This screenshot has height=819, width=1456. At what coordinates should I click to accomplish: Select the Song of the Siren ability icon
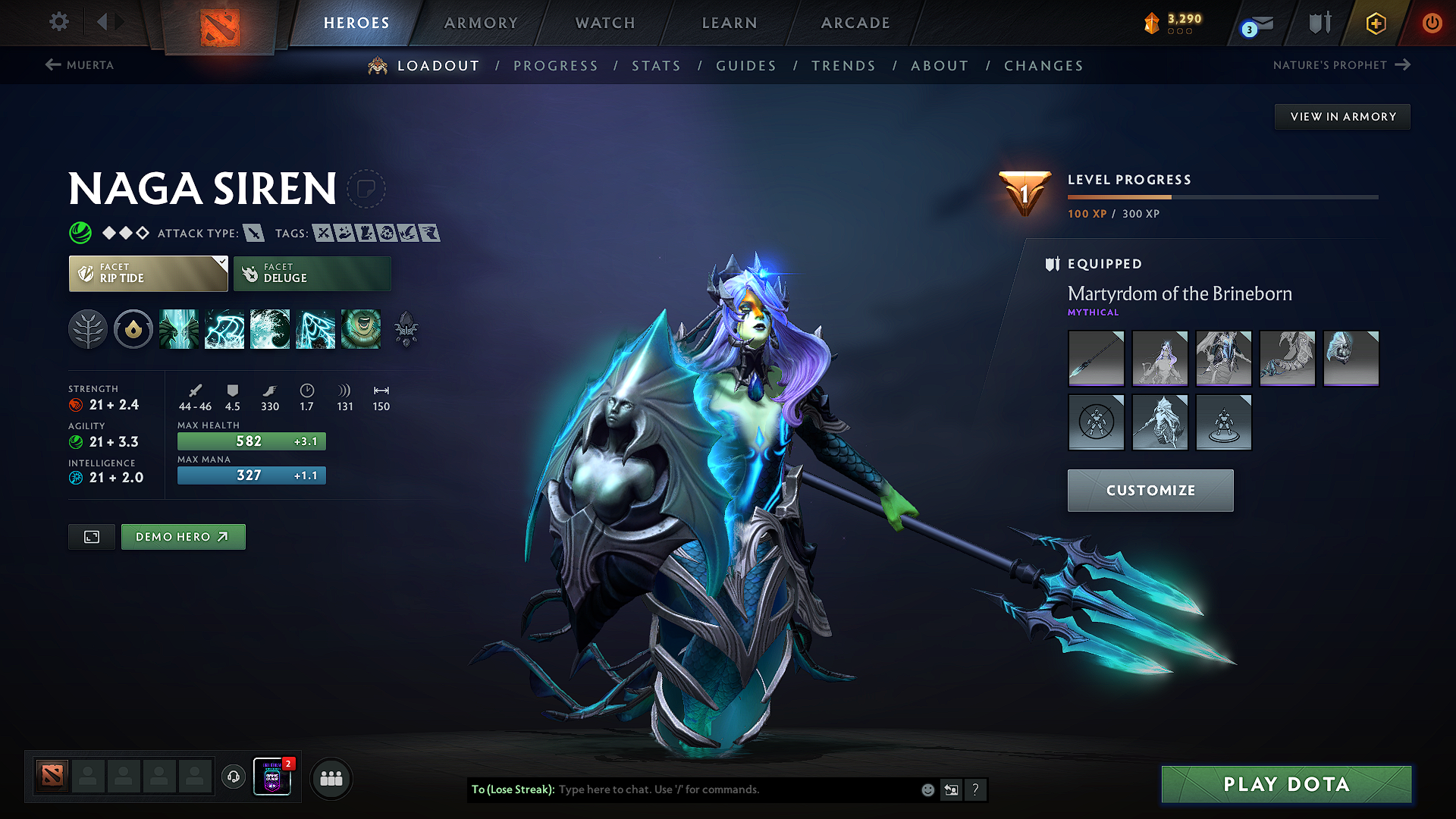coord(361,329)
